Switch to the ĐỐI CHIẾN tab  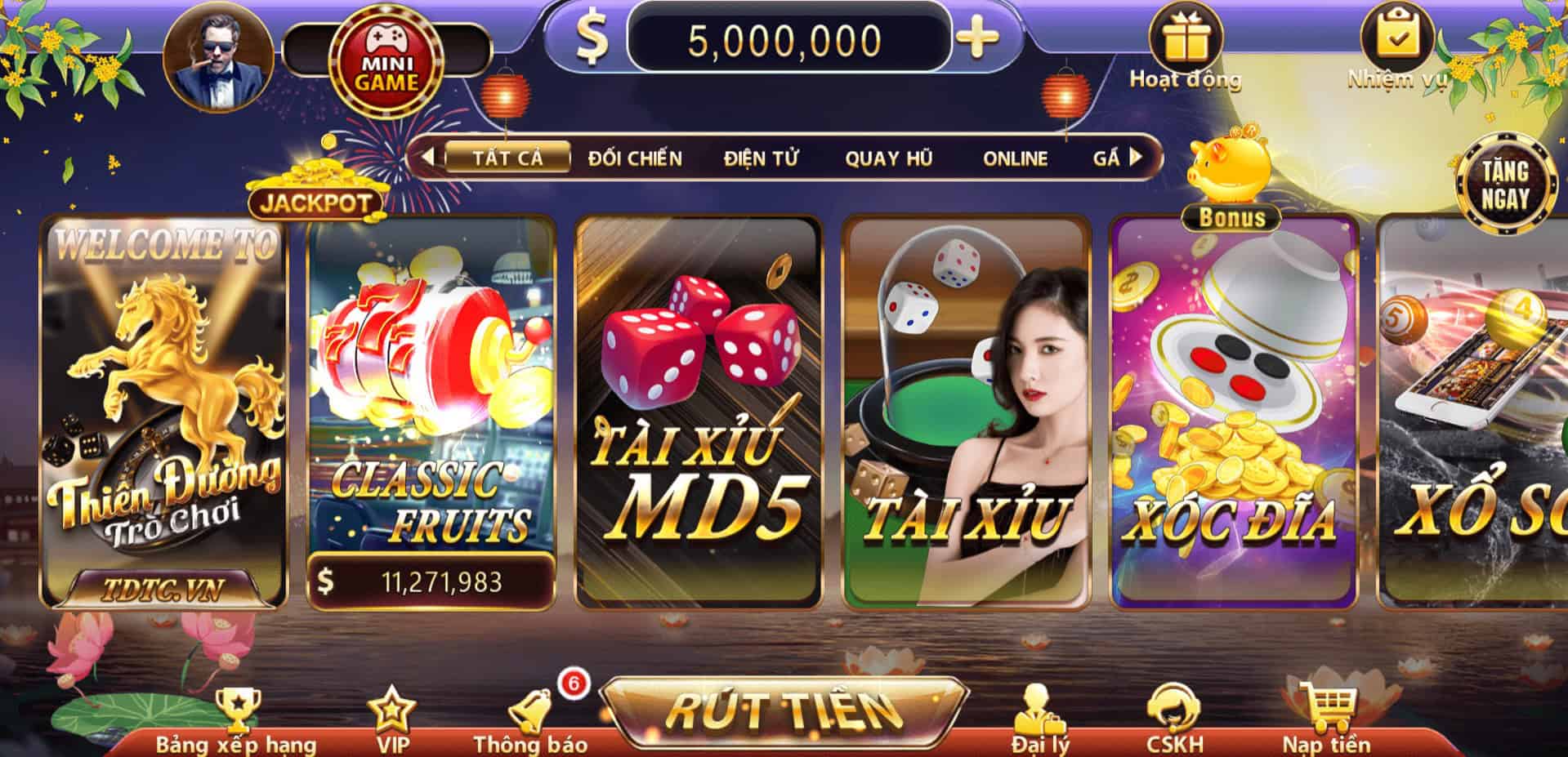point(635,158)
